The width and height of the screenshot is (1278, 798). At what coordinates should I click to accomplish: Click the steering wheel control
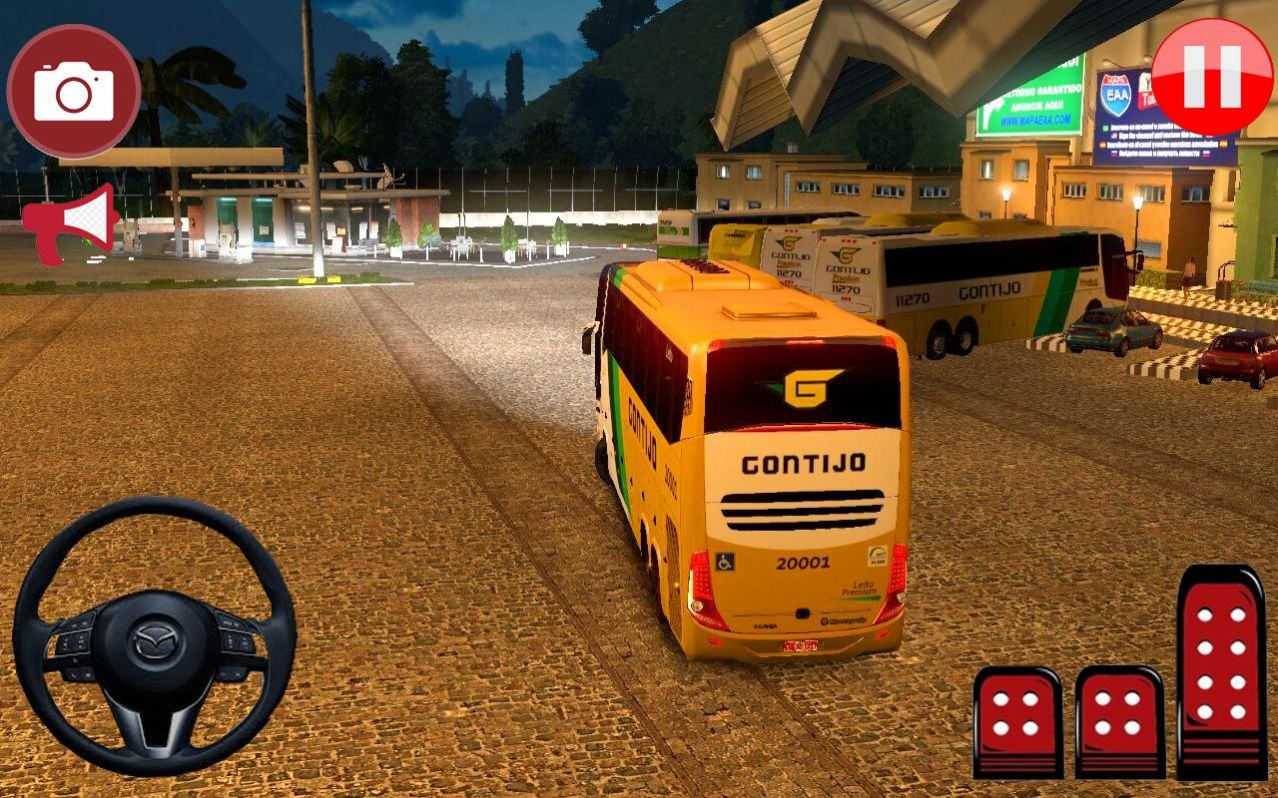point(155,636)
